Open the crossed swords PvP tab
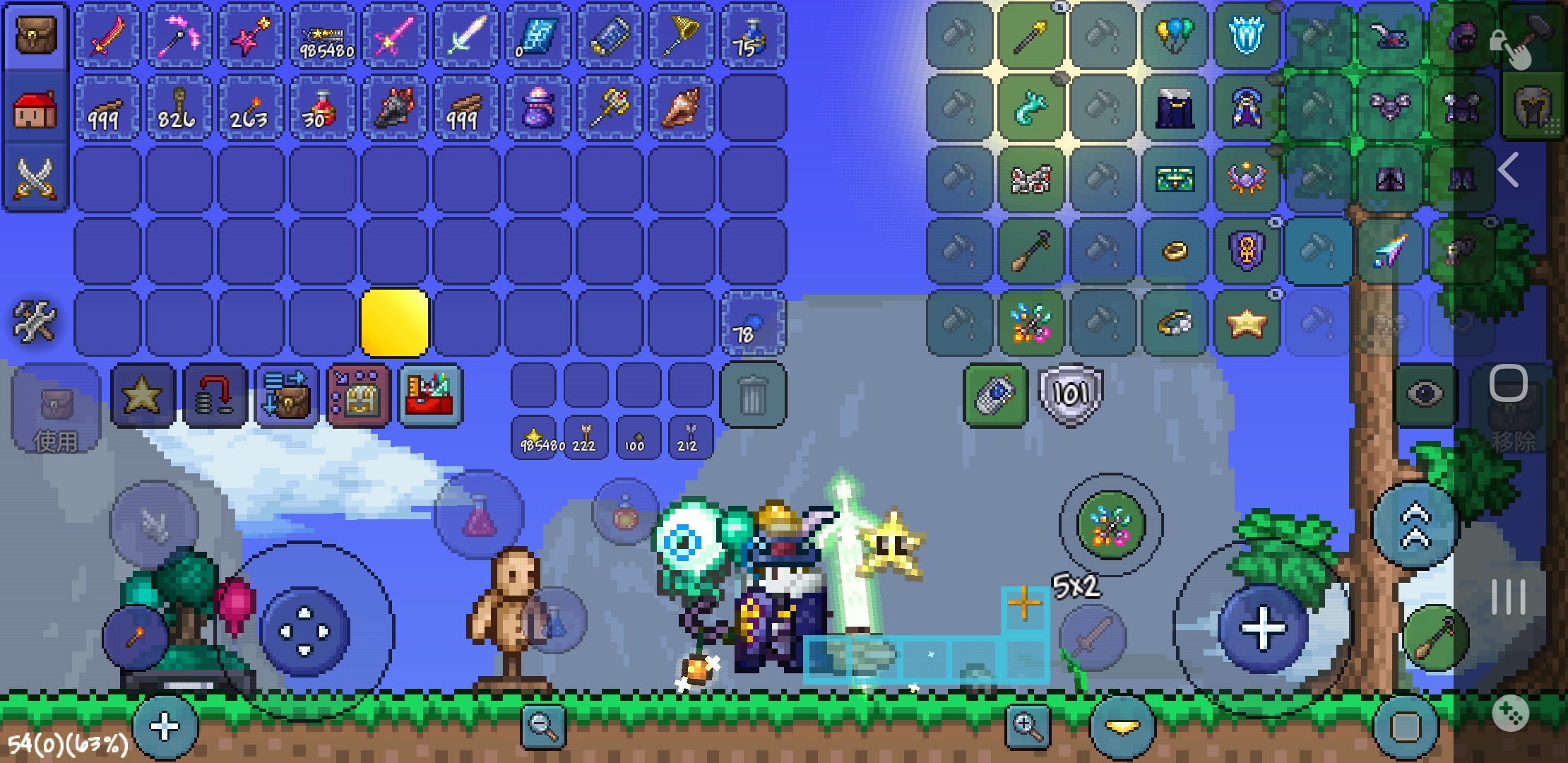 click(x=35, y=178)
